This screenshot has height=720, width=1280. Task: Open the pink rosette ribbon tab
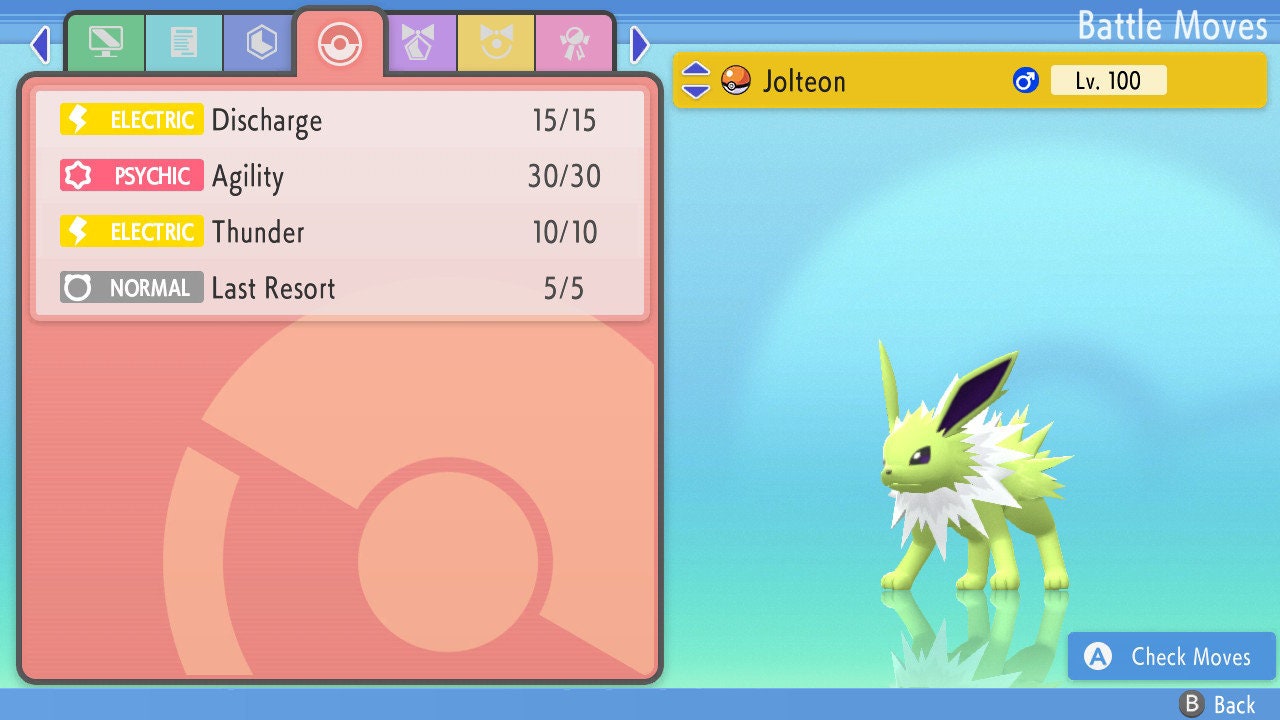[575, 43]
